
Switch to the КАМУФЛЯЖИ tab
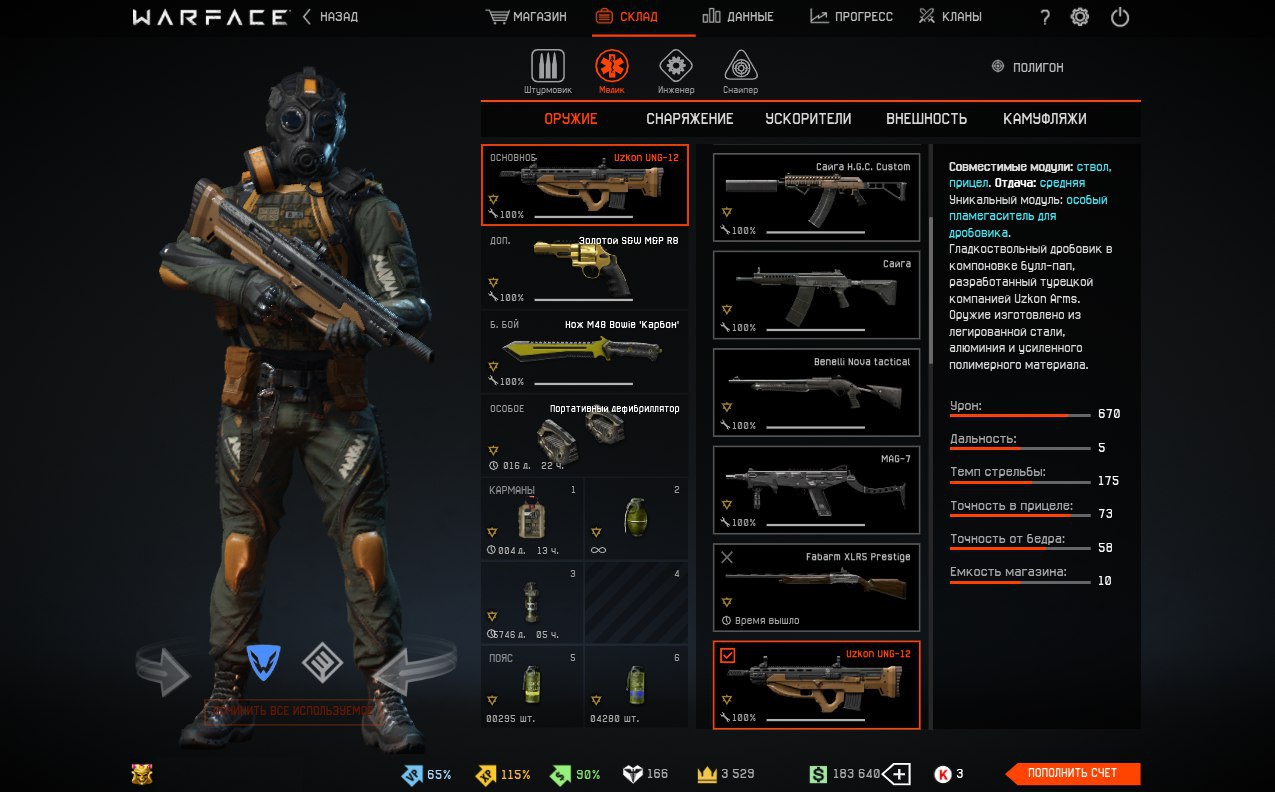(x=1044, y=119)
